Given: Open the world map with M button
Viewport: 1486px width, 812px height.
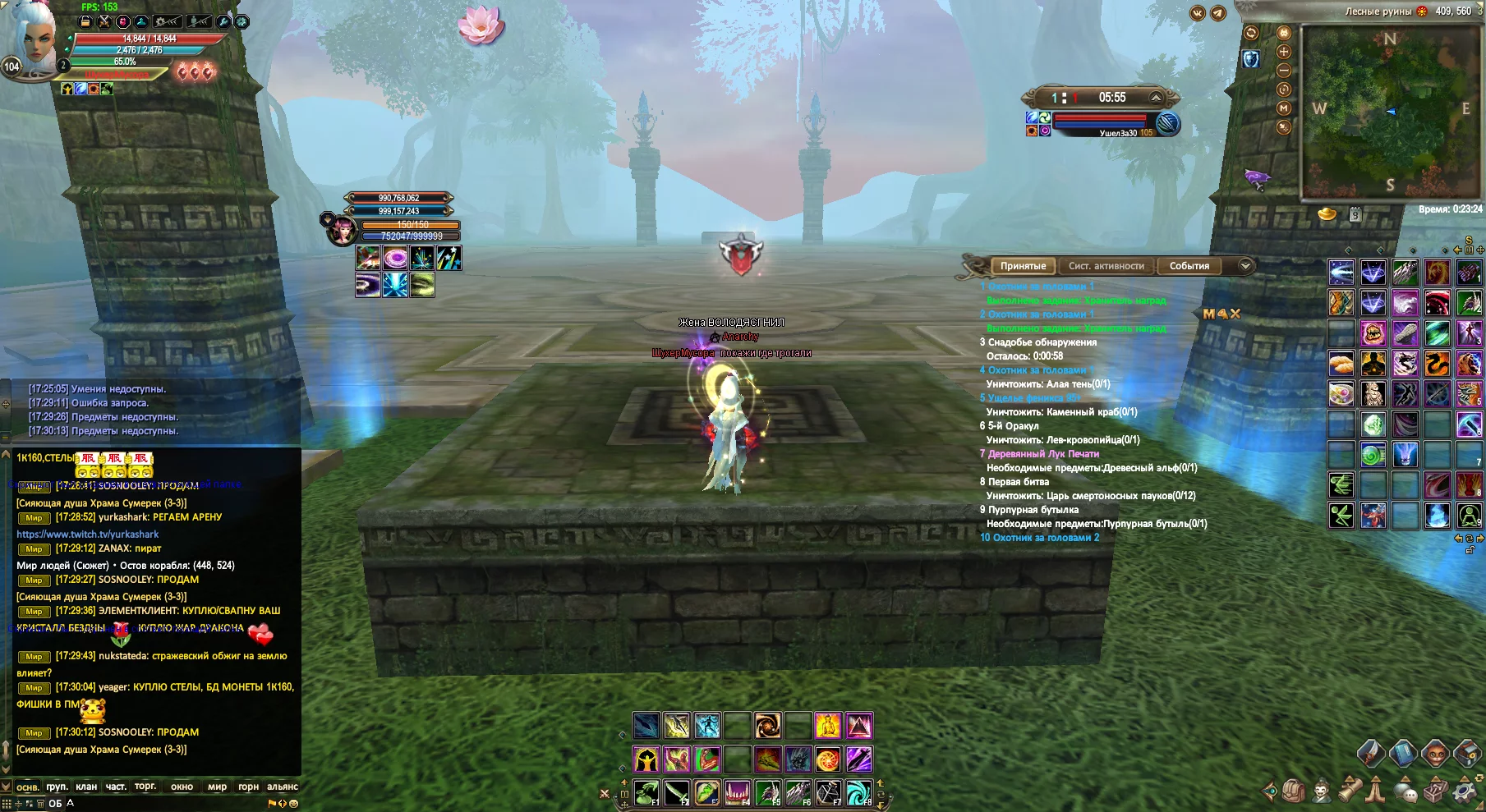Looking at the screenshot, I should pyautogui.click(x=1284, y=108).
